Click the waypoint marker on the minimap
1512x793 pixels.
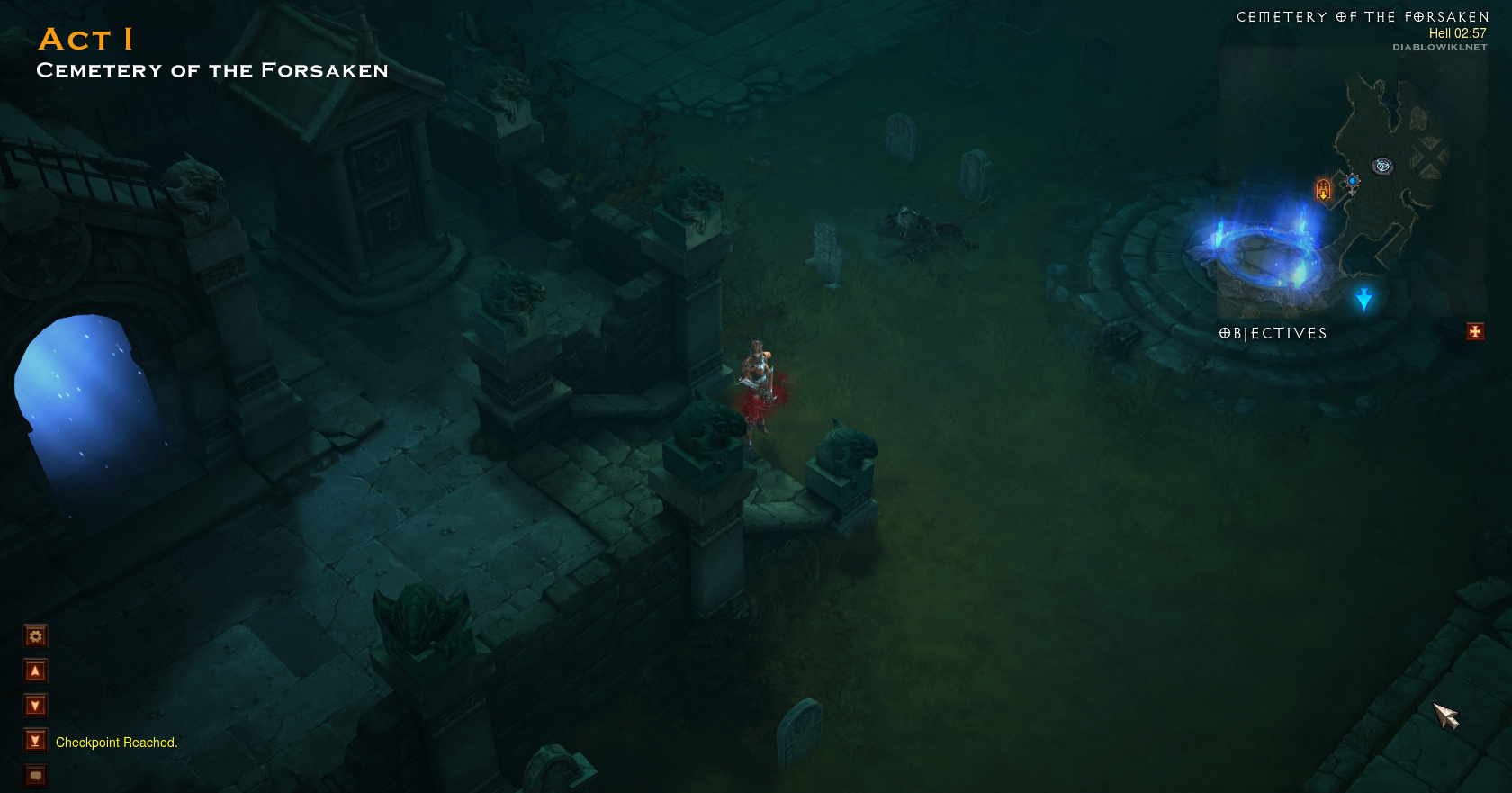tap(1382, 166)
